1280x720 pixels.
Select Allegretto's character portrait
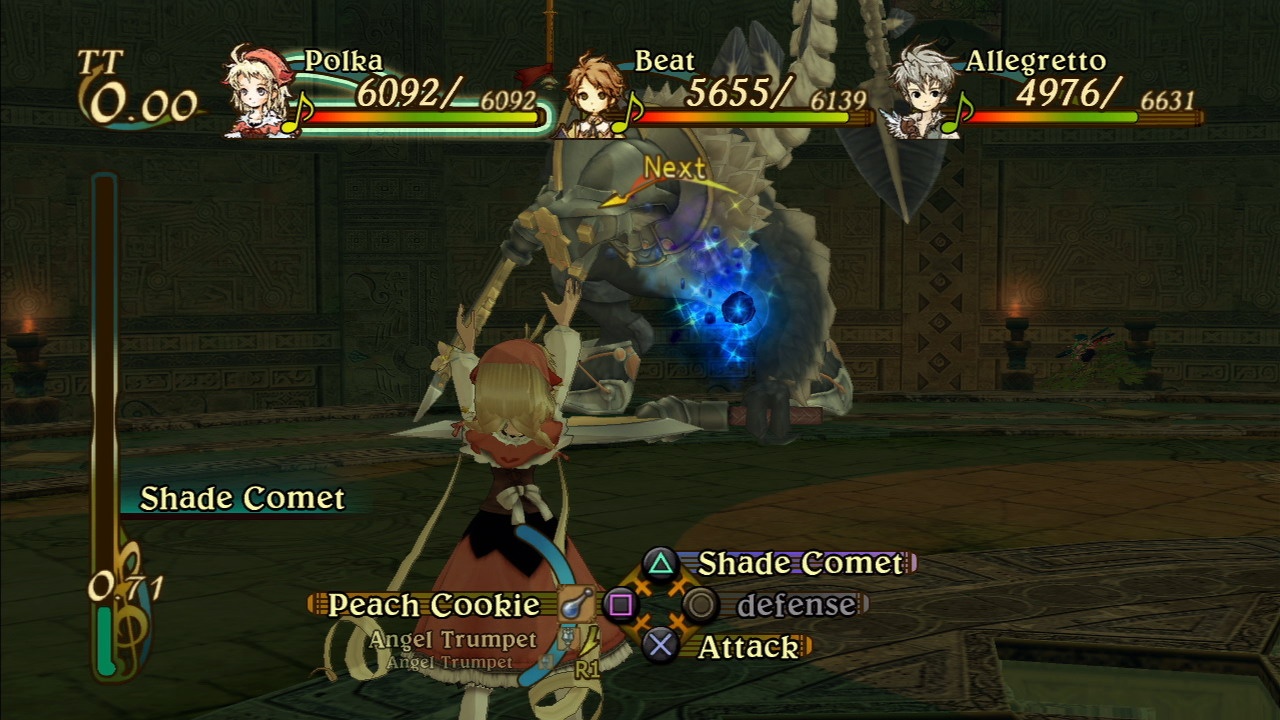(x=924, y=92)
